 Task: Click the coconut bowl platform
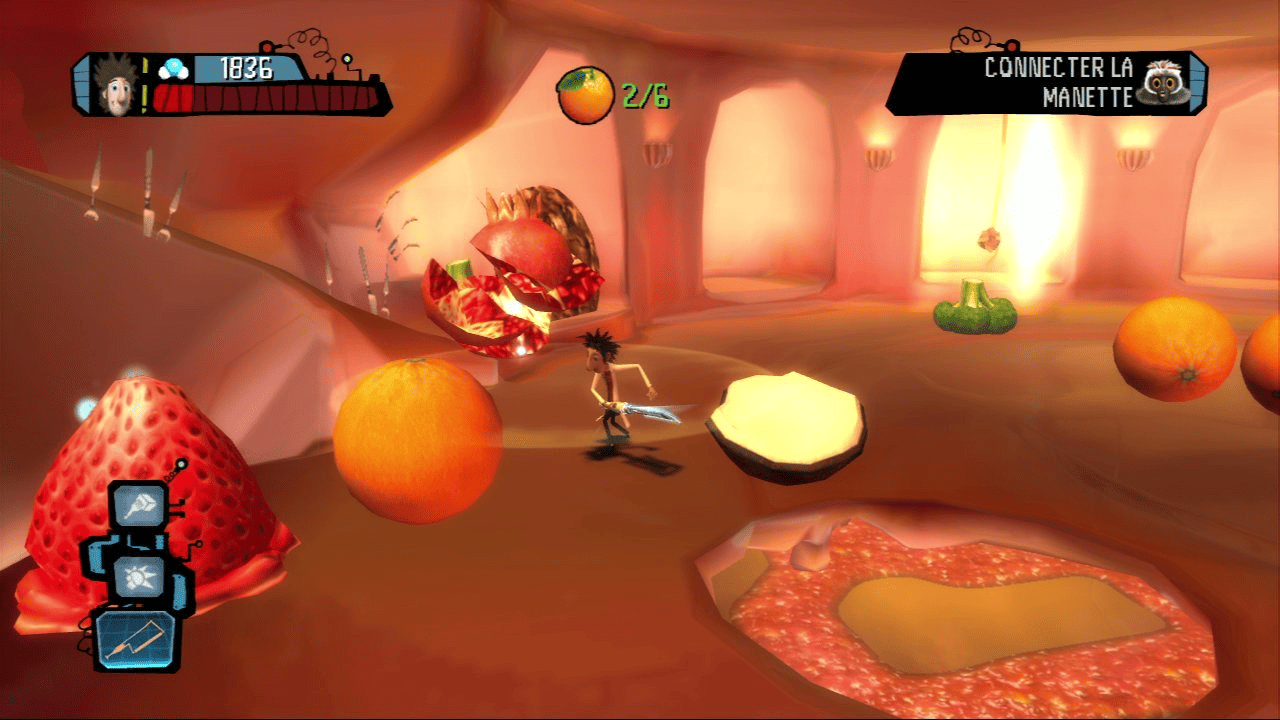click(x=788, y=420)
